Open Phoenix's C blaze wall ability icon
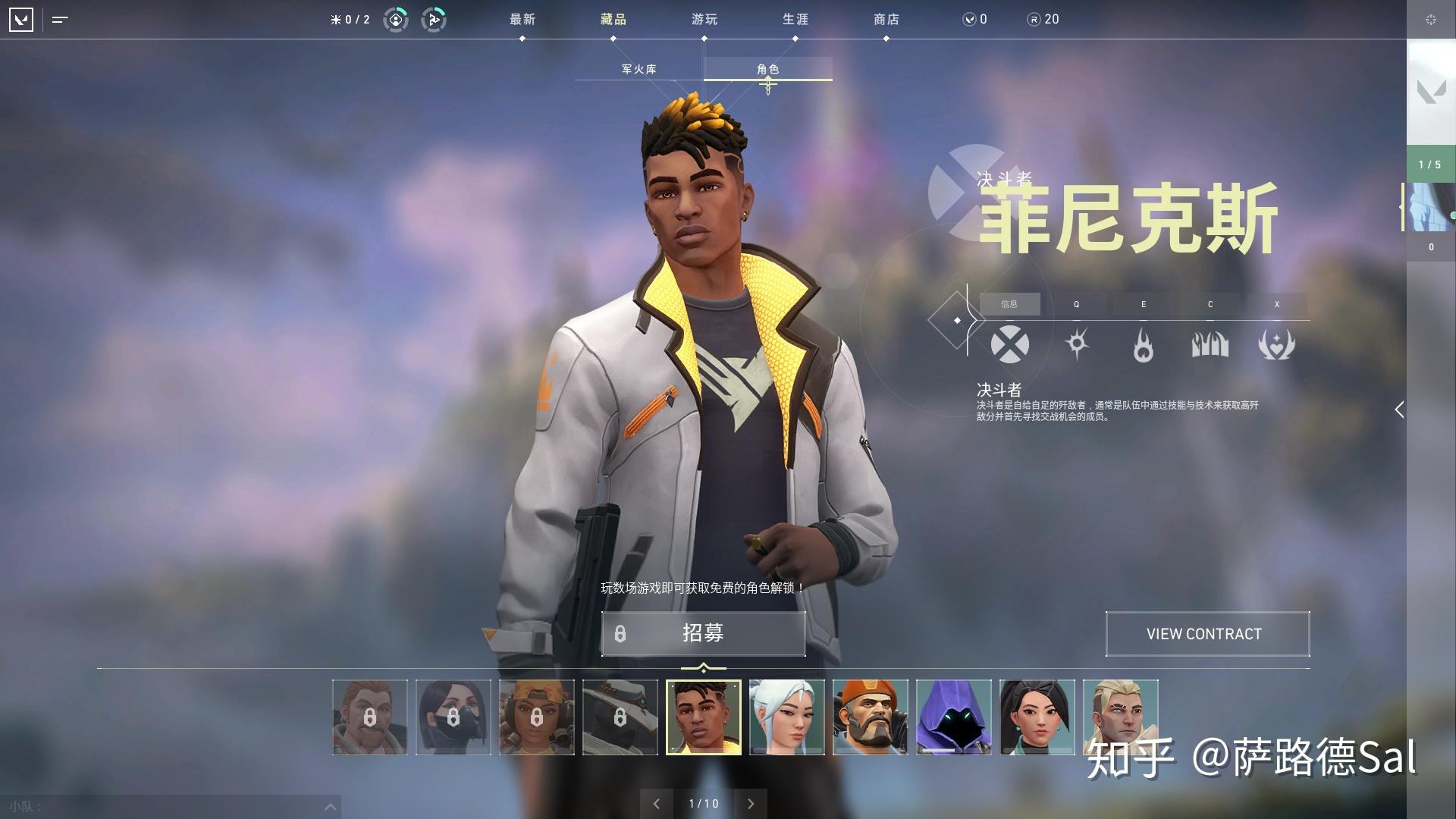 (x=1210, y=344)
